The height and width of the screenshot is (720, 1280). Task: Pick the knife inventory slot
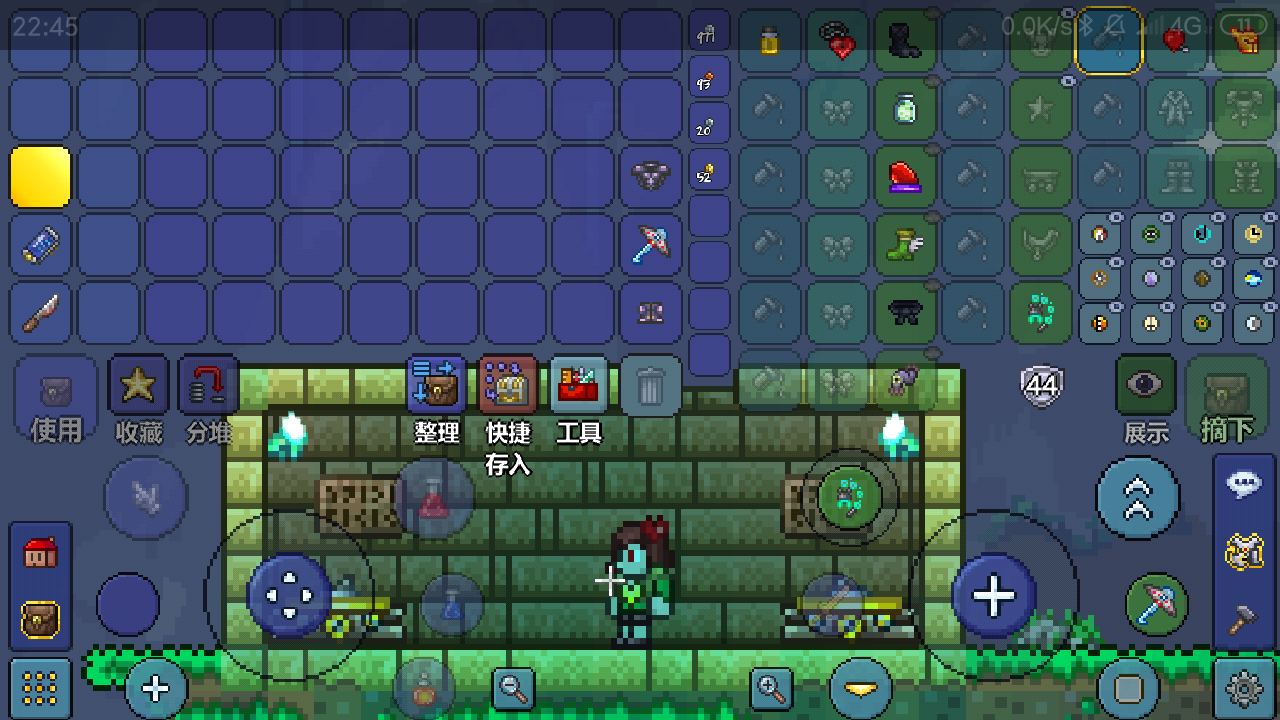pos(41,313)
